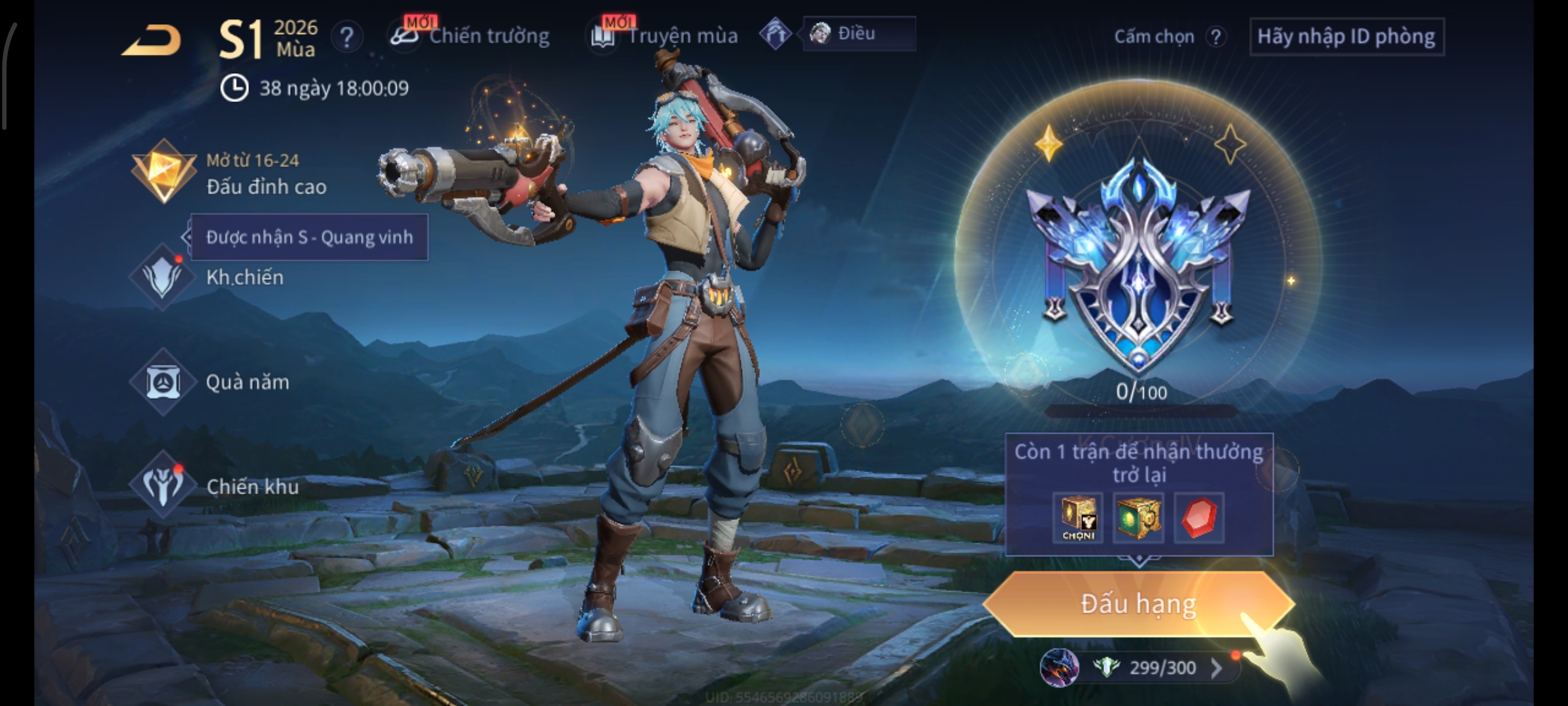Click the Được nhận S - Quang vinh tooltip
This screenshot has width=1568, height=706.
click(309, 237)
